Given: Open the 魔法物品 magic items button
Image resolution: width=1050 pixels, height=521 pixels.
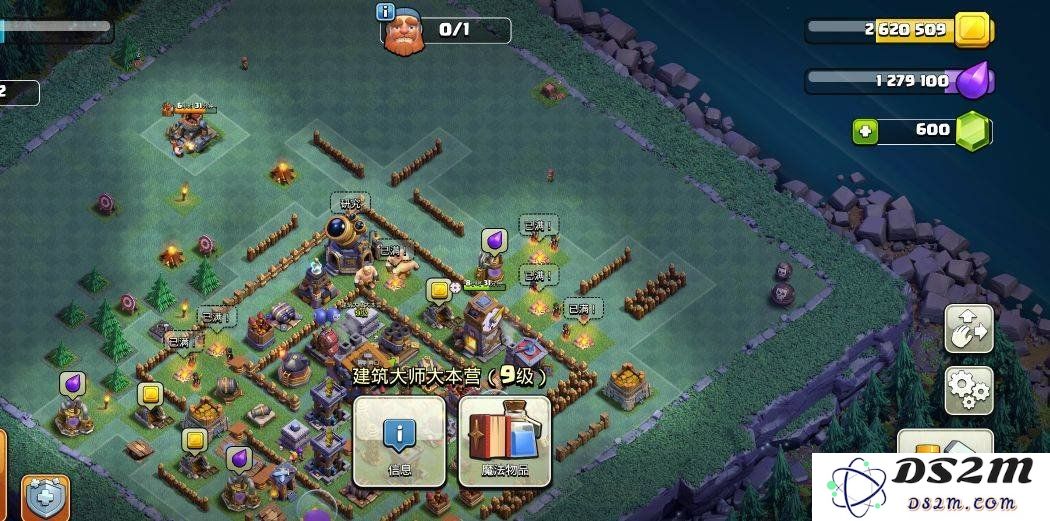Looking at the screenshot, I should [505, 441].
